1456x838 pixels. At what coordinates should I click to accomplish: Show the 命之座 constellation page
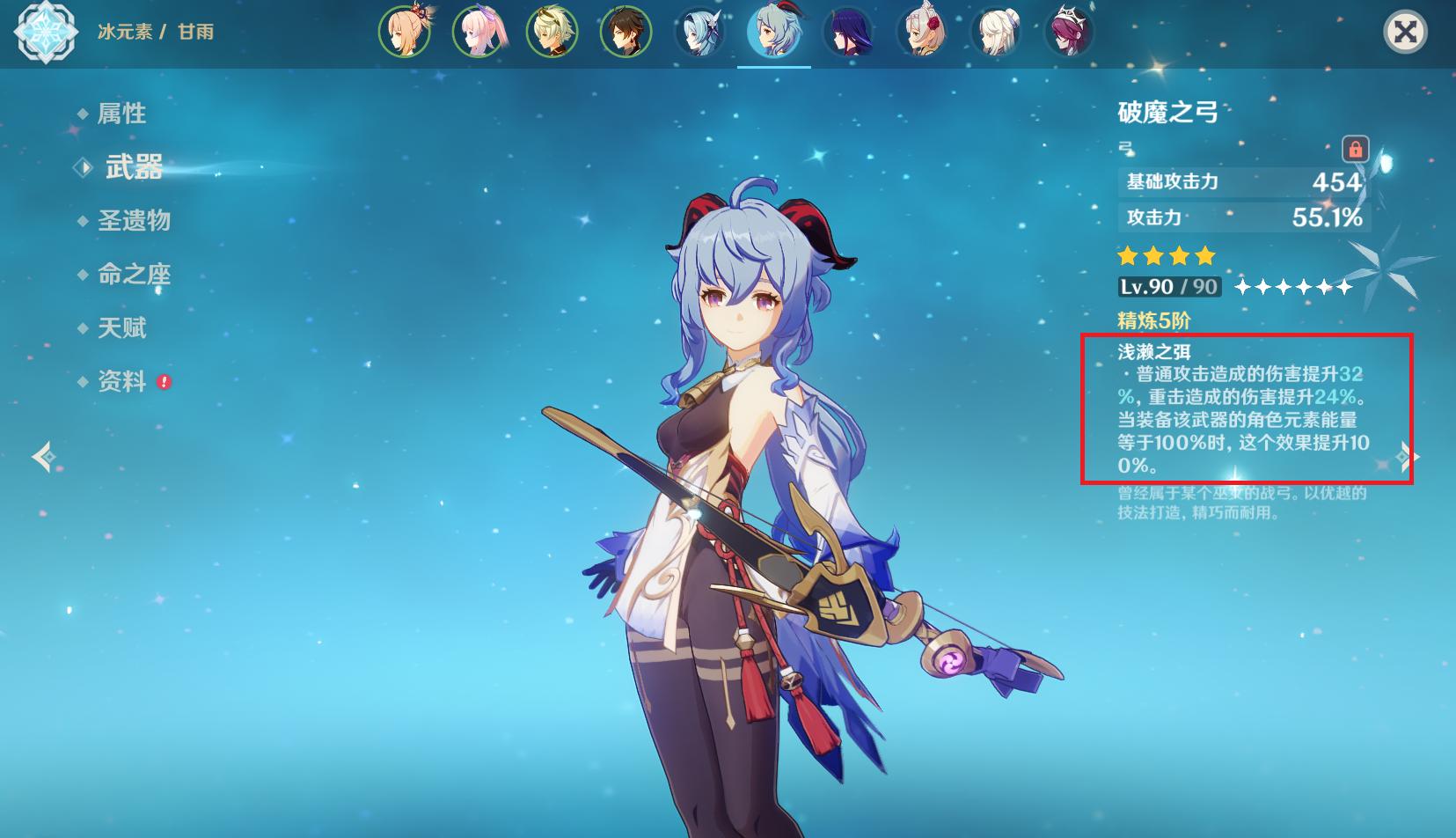click(x=134, y=275)
